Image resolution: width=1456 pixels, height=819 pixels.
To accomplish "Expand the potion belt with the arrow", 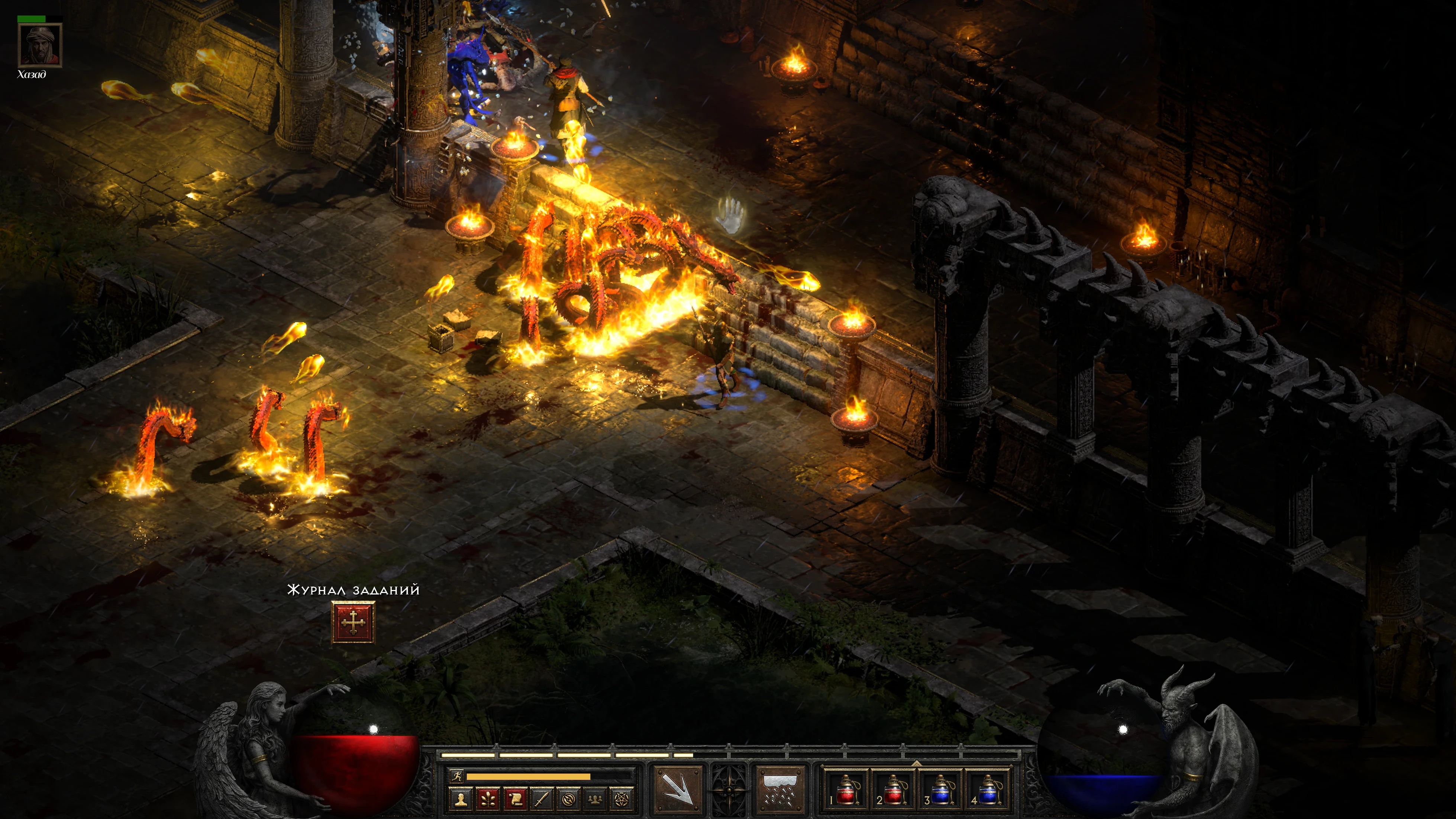I will [x=917, y=763].
